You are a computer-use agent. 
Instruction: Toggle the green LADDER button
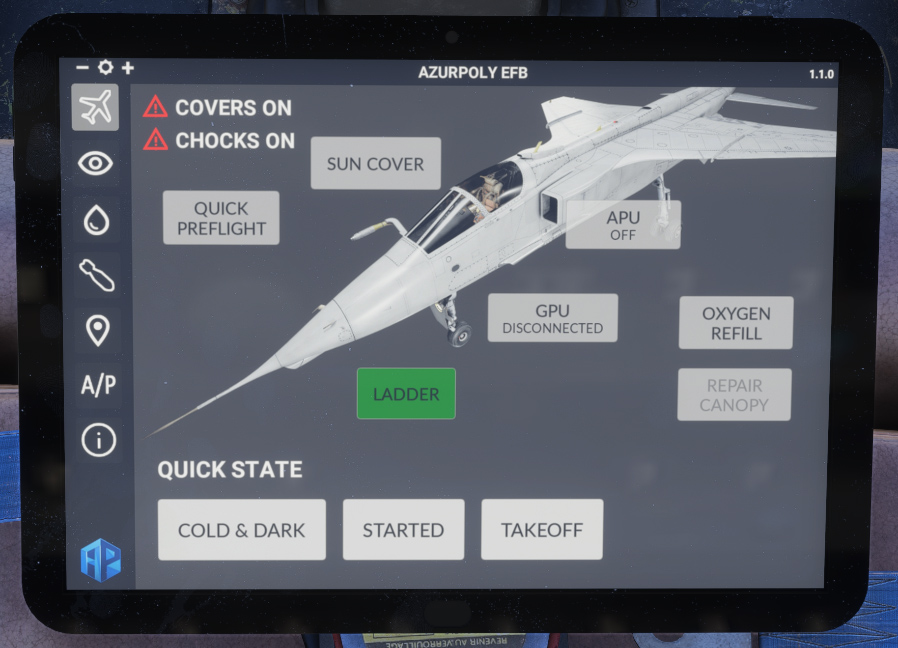click(406, 394)
